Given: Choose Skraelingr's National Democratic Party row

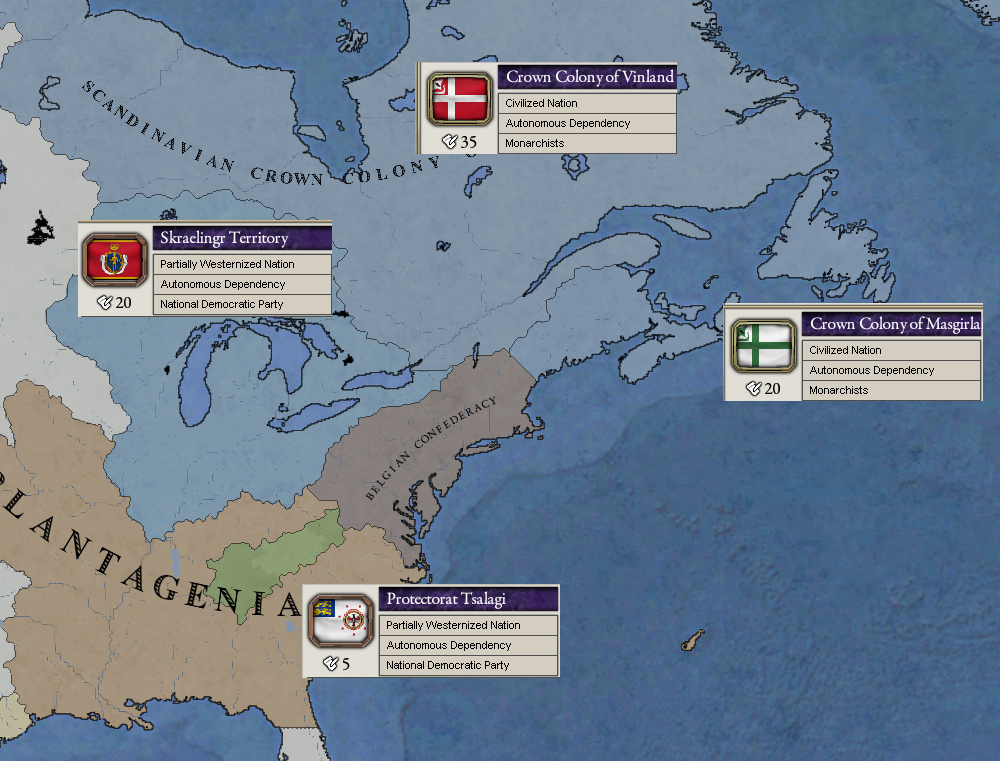Looking at the screenshot, I should click(243, 304).
